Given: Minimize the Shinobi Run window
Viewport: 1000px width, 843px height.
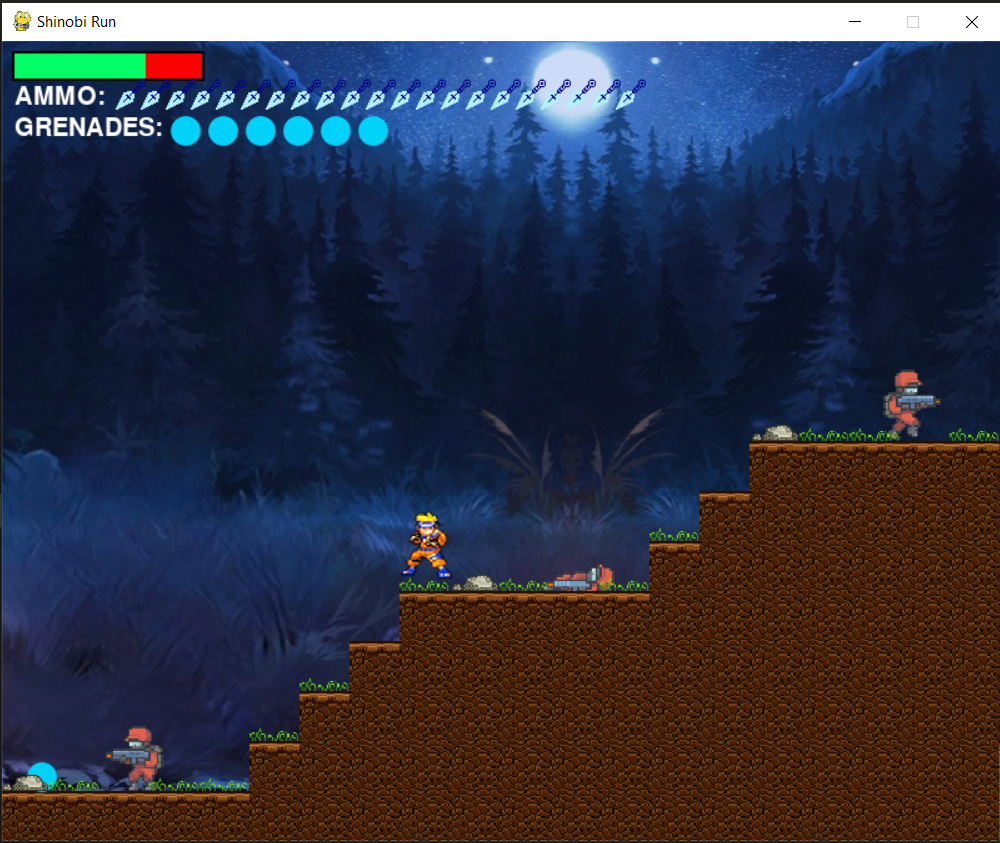Looking at the screenshot, I should tap(855, 22).
